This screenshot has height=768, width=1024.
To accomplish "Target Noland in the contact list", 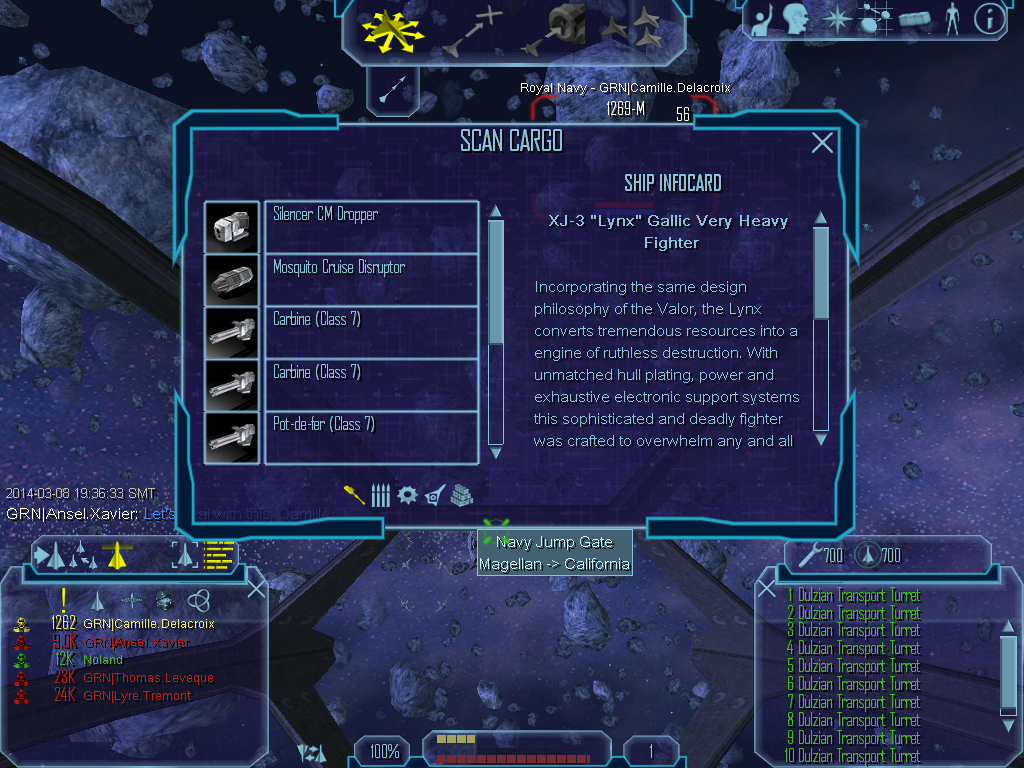I will point(103,660).
